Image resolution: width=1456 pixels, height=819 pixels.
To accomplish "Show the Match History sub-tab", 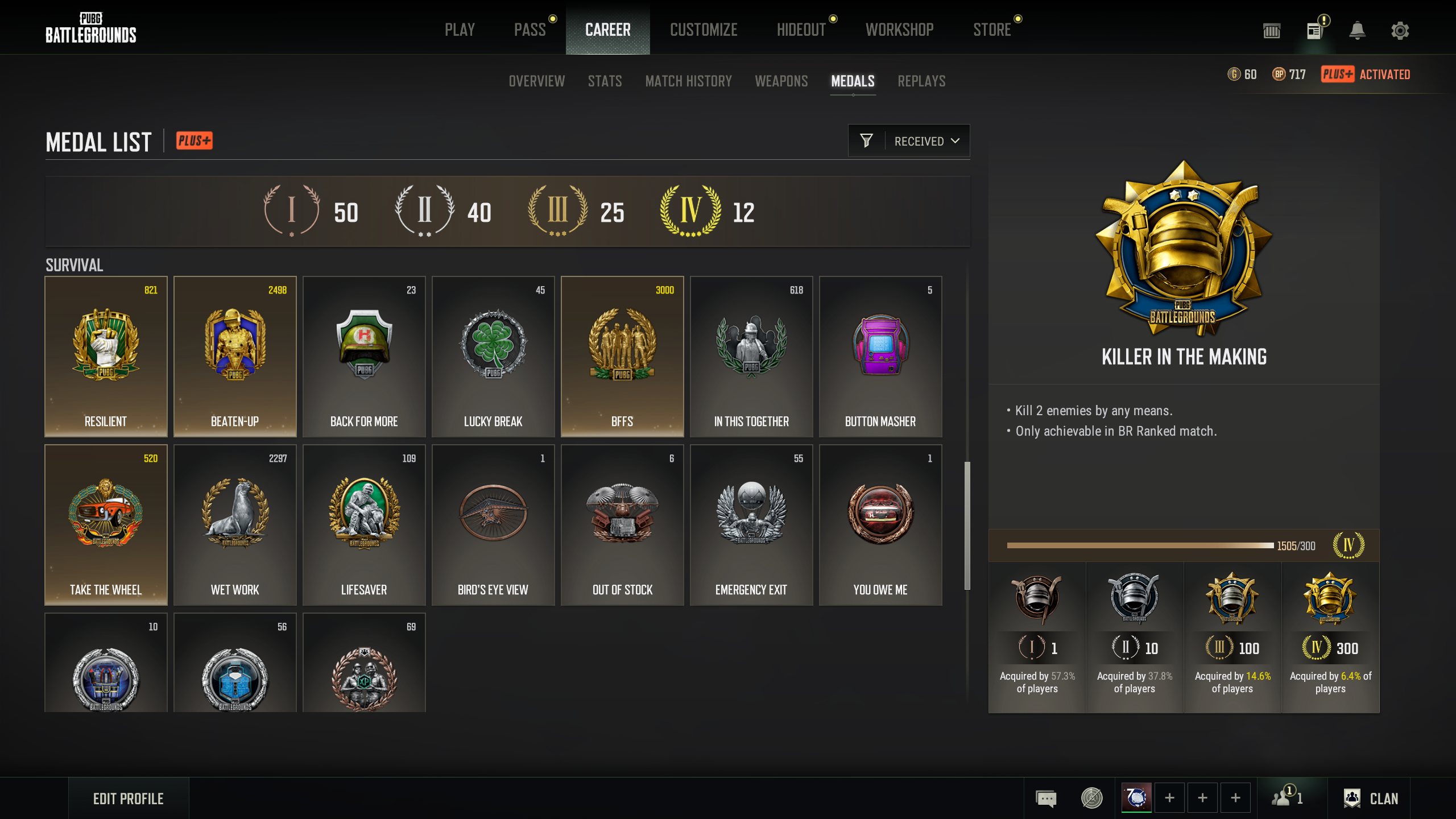I will point(688,81).
